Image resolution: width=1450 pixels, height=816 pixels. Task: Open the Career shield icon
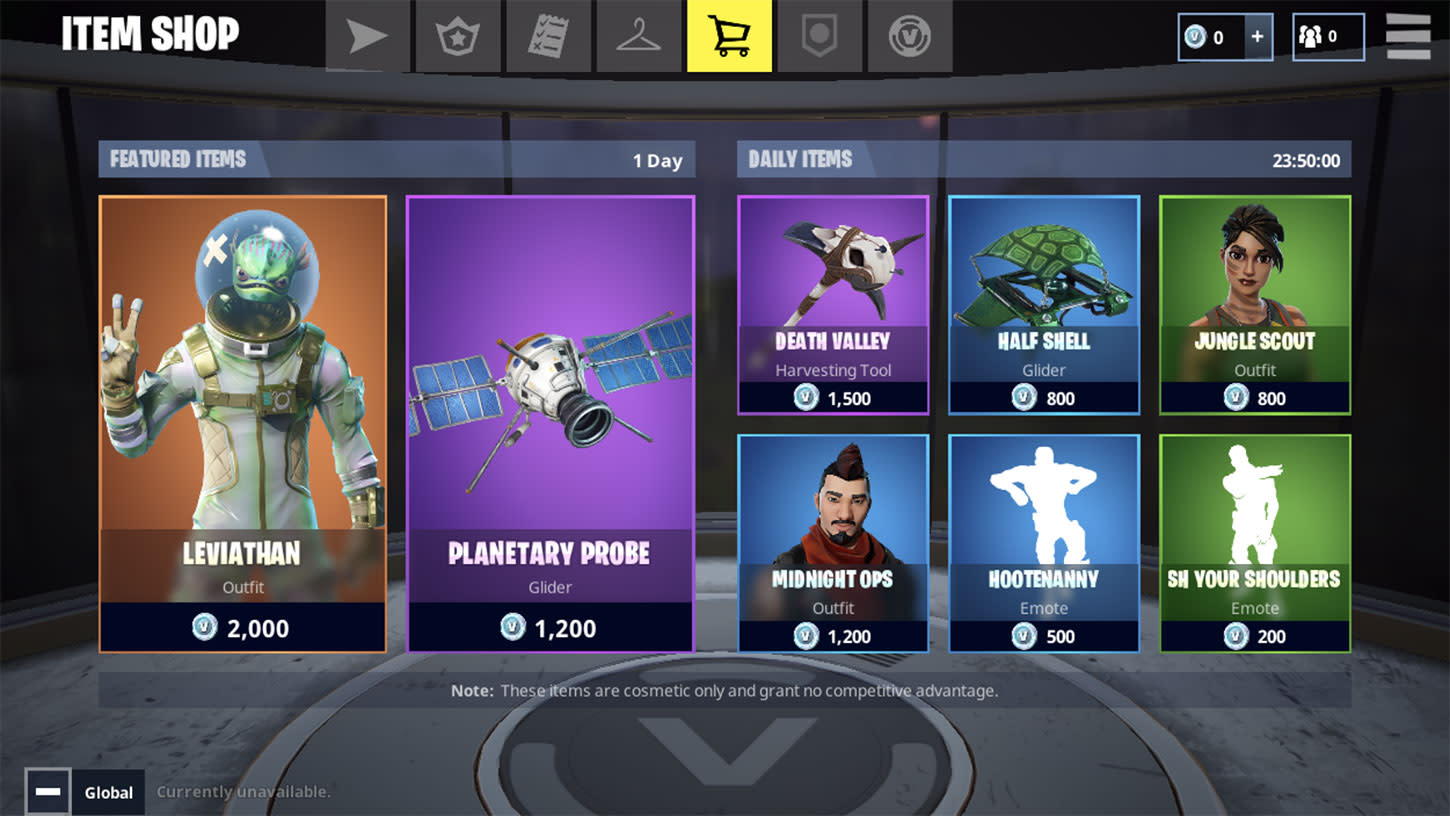click(819, 36)
